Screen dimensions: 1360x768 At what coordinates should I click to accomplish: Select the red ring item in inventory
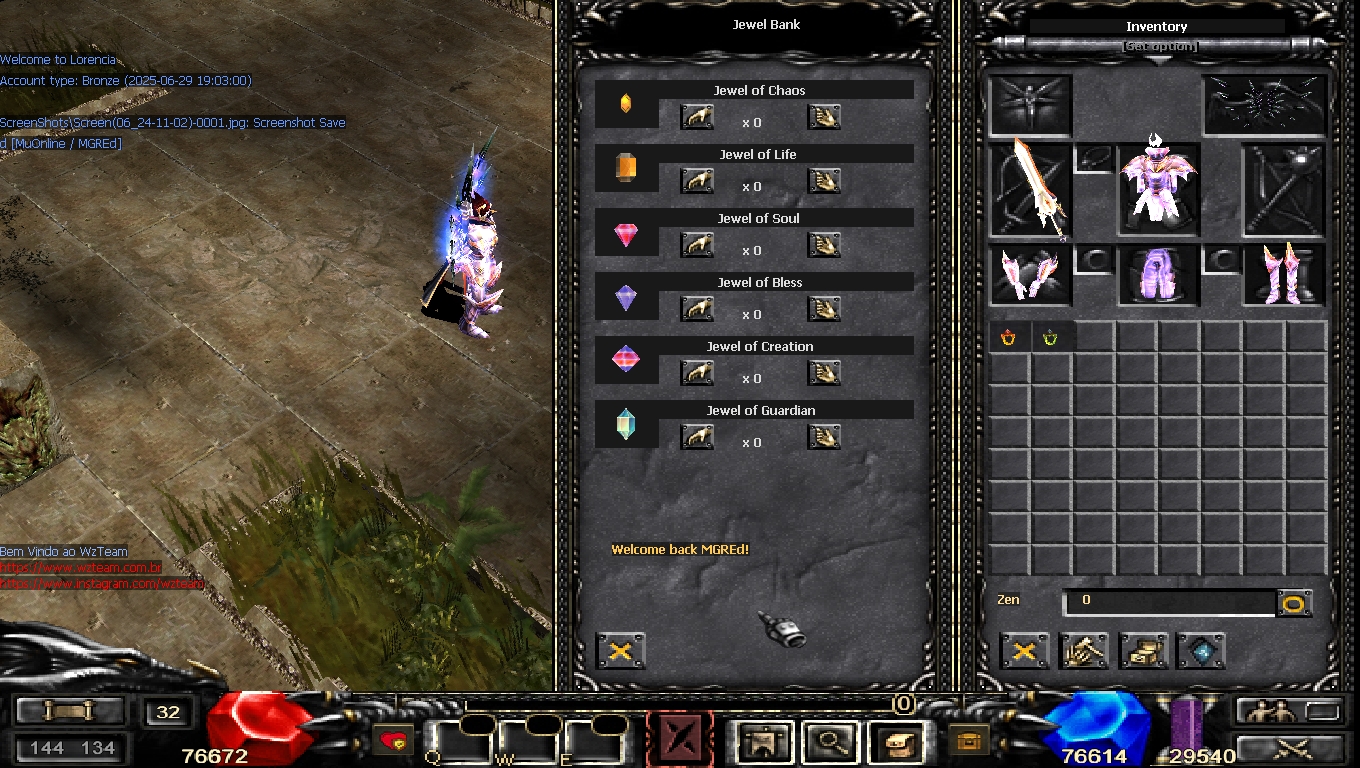pos(1008,337)
